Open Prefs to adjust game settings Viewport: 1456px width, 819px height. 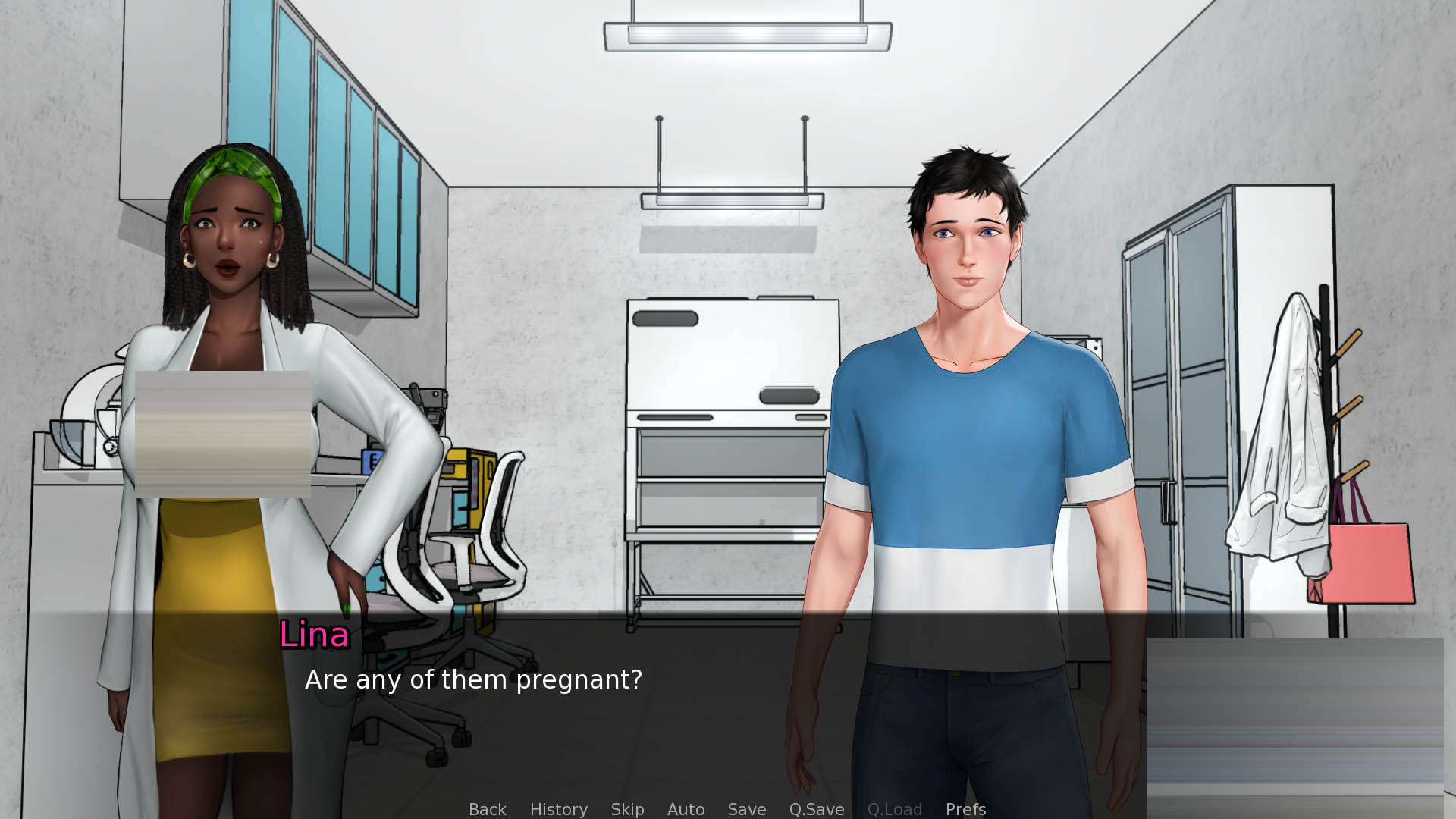pos(965,809)
